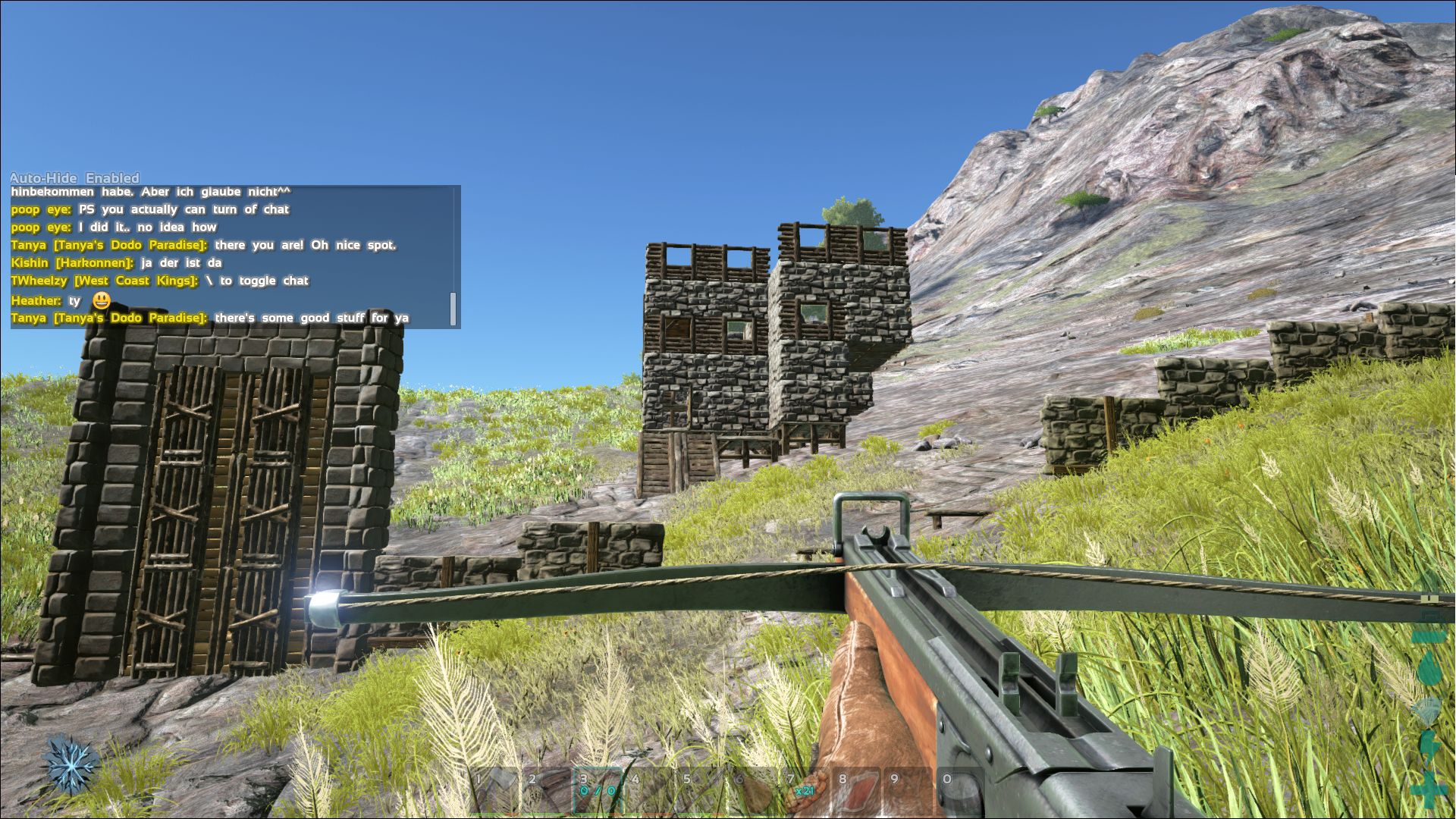Select the grey item in hotbar slot 0
This screenshot has height=819, width=1456.
pos(959,792)
